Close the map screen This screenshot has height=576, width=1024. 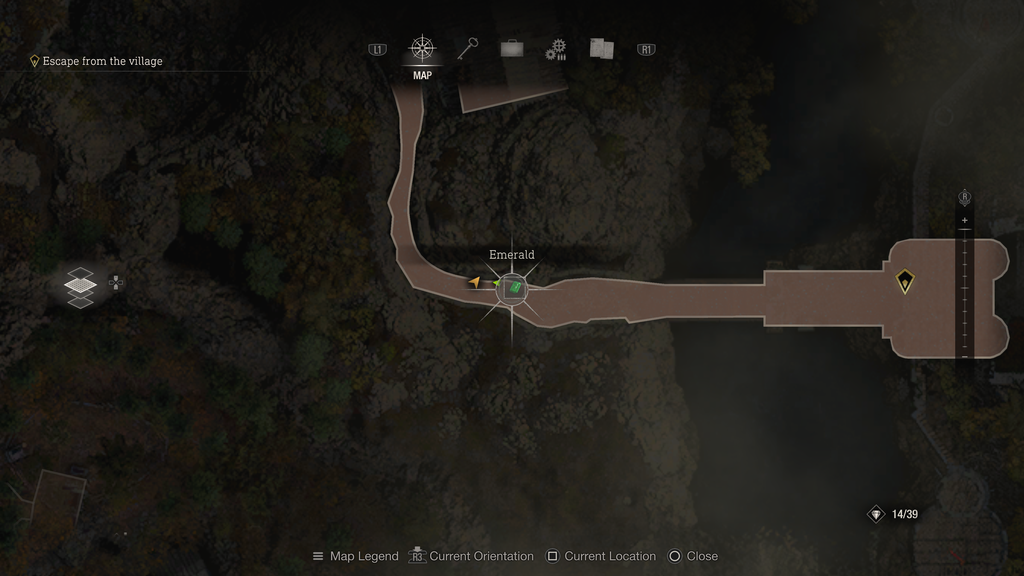pyautogui.click(x=693, y=556)
